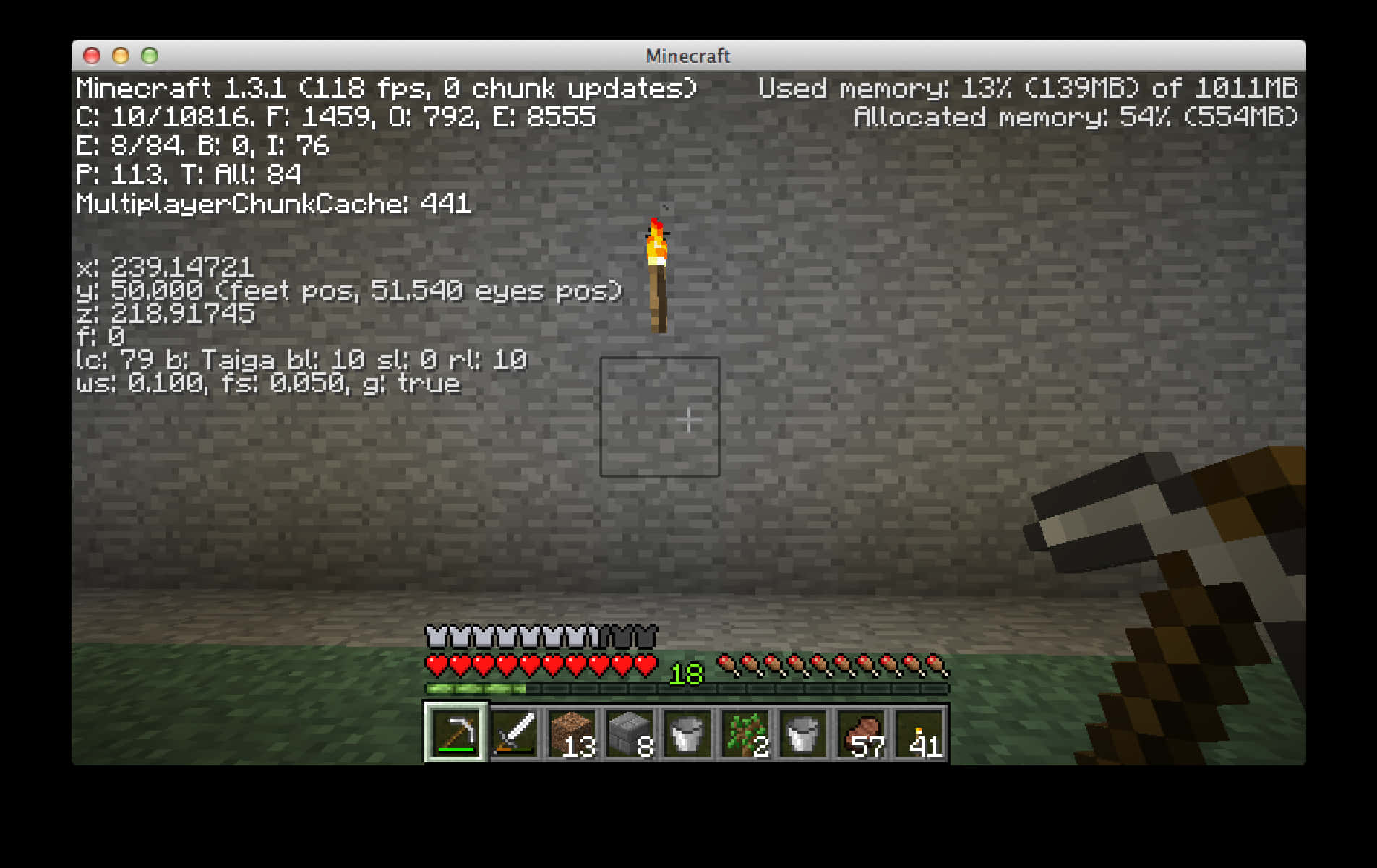Click the Minecraft window title
The height and width of the screenshot is (868, 1377).
point(687,56)
